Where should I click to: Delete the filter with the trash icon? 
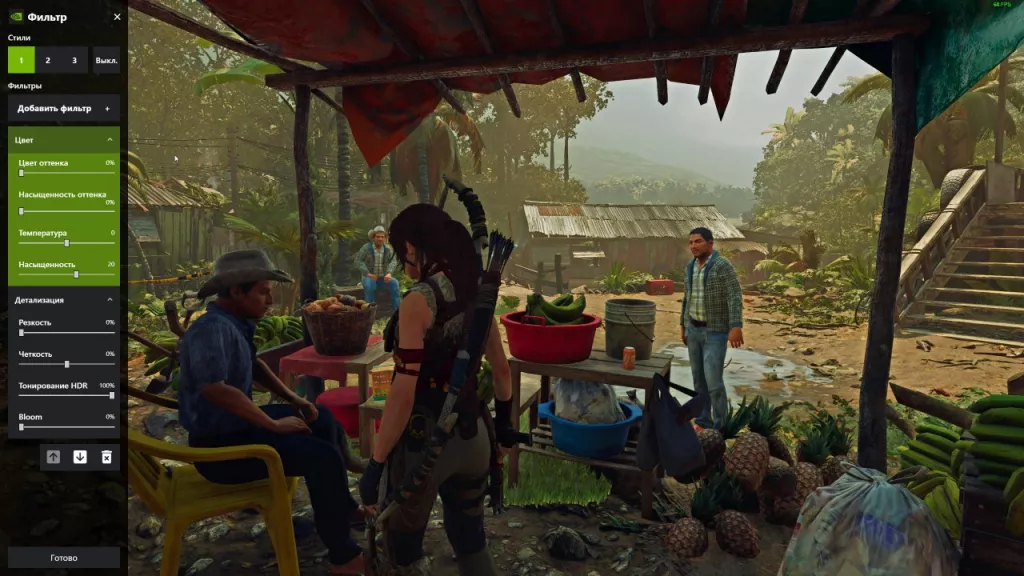(x=106, y=457)
